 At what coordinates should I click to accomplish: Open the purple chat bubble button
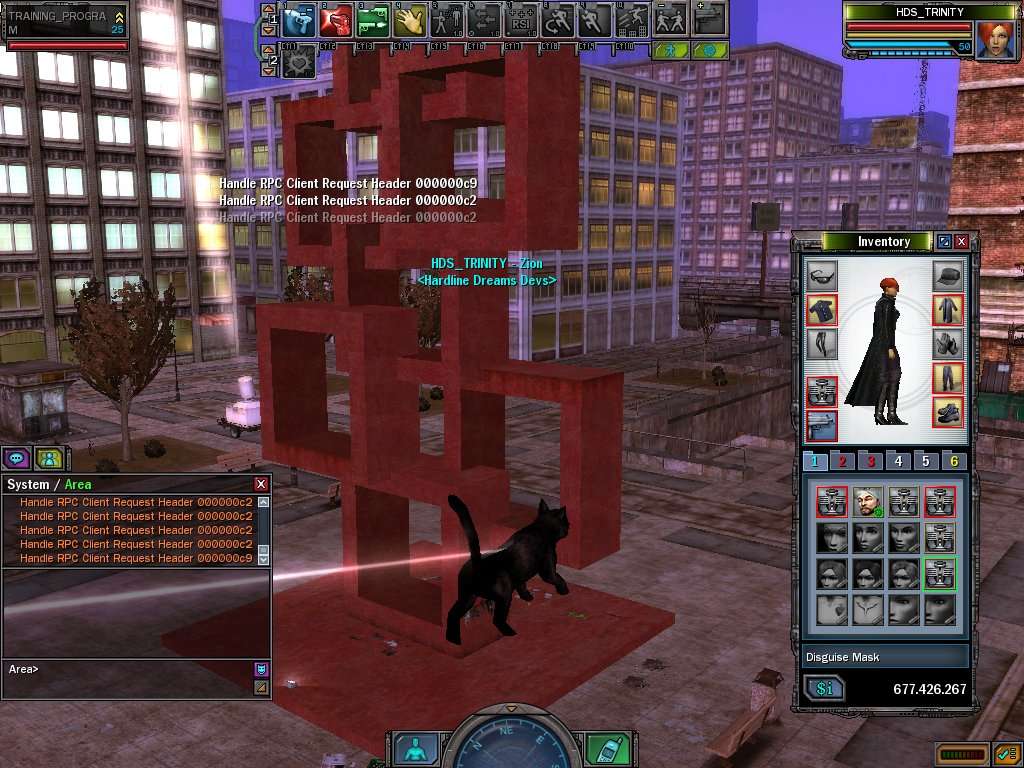16,458
